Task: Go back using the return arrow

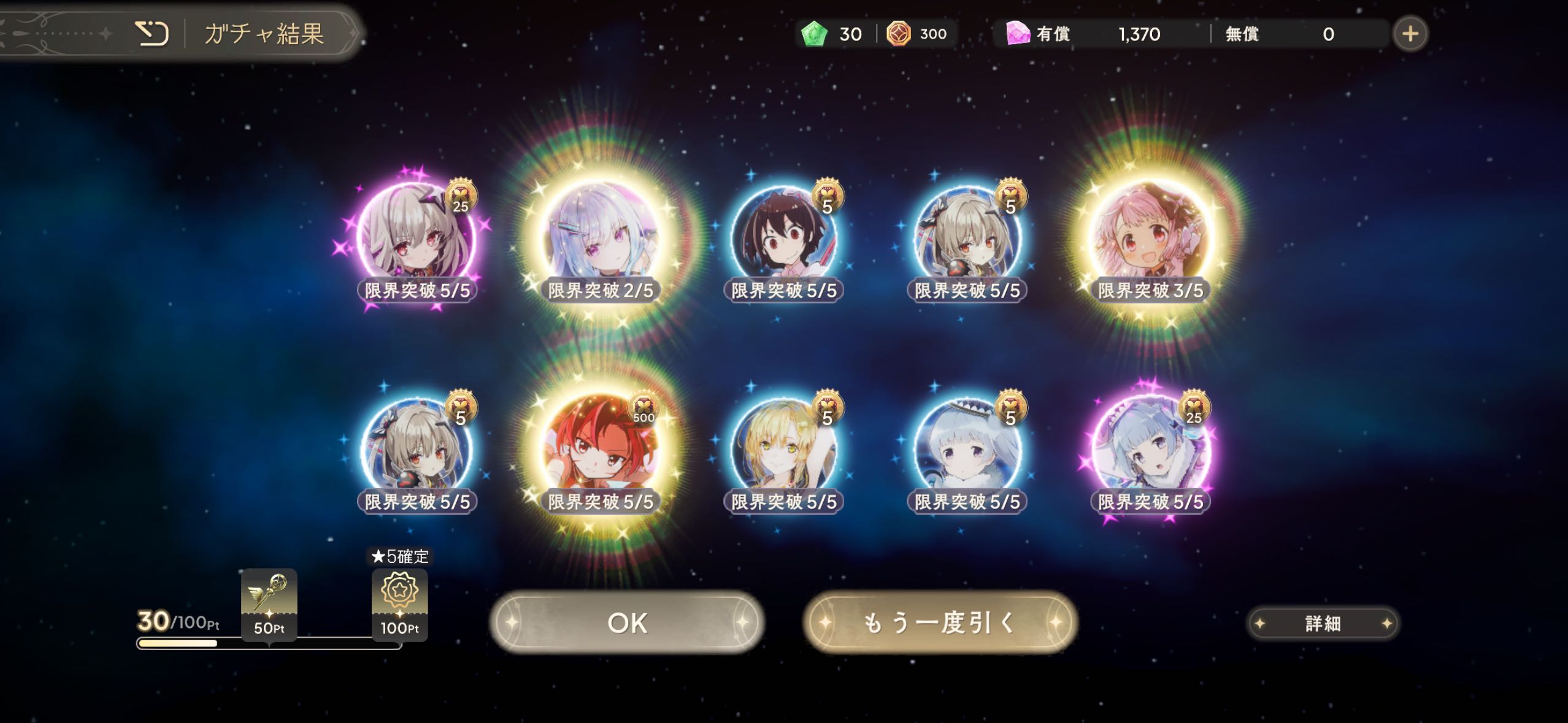Action: (152, 34)
